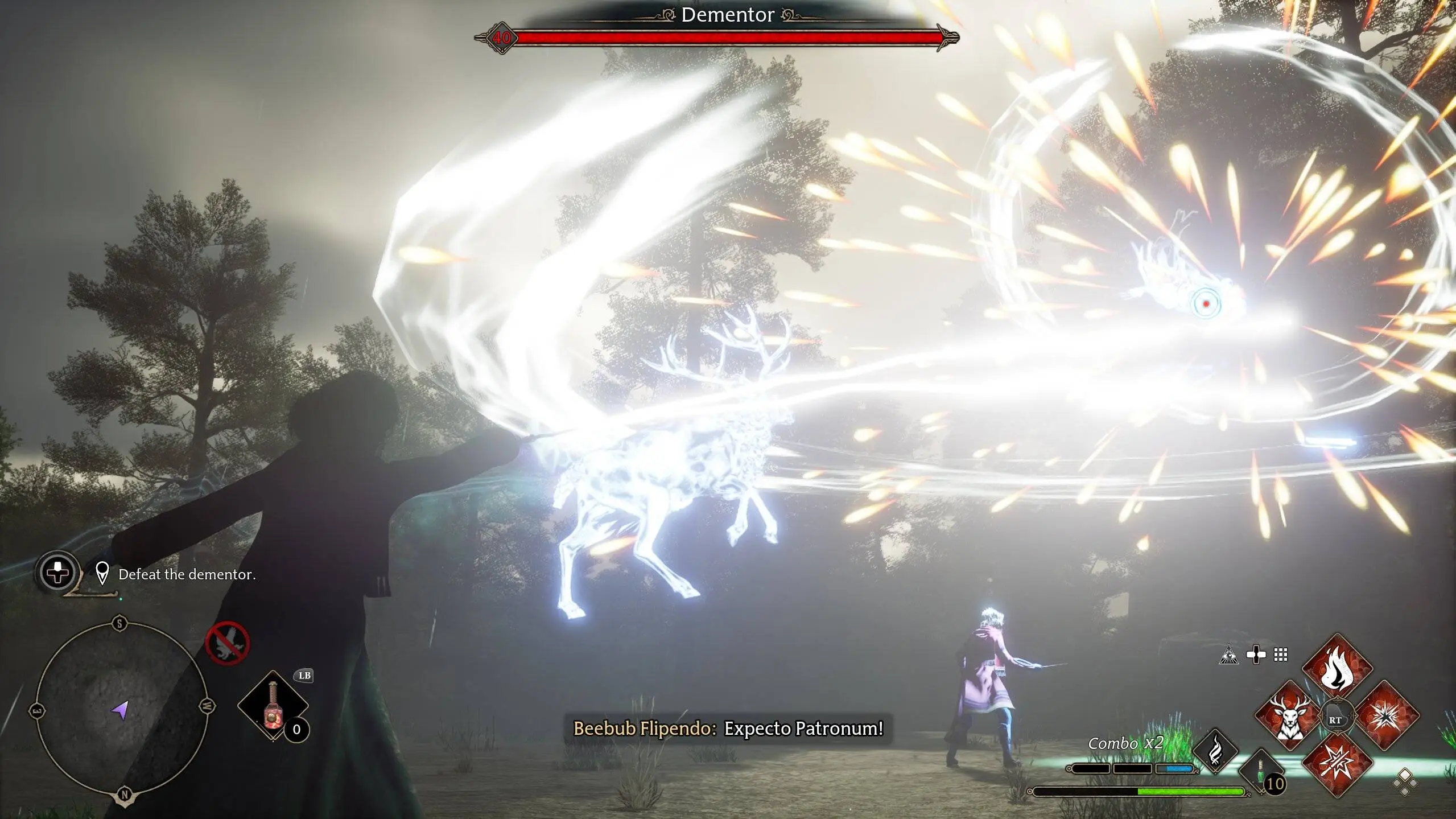Toggle the quest tracker location pin

pos(103,574)
